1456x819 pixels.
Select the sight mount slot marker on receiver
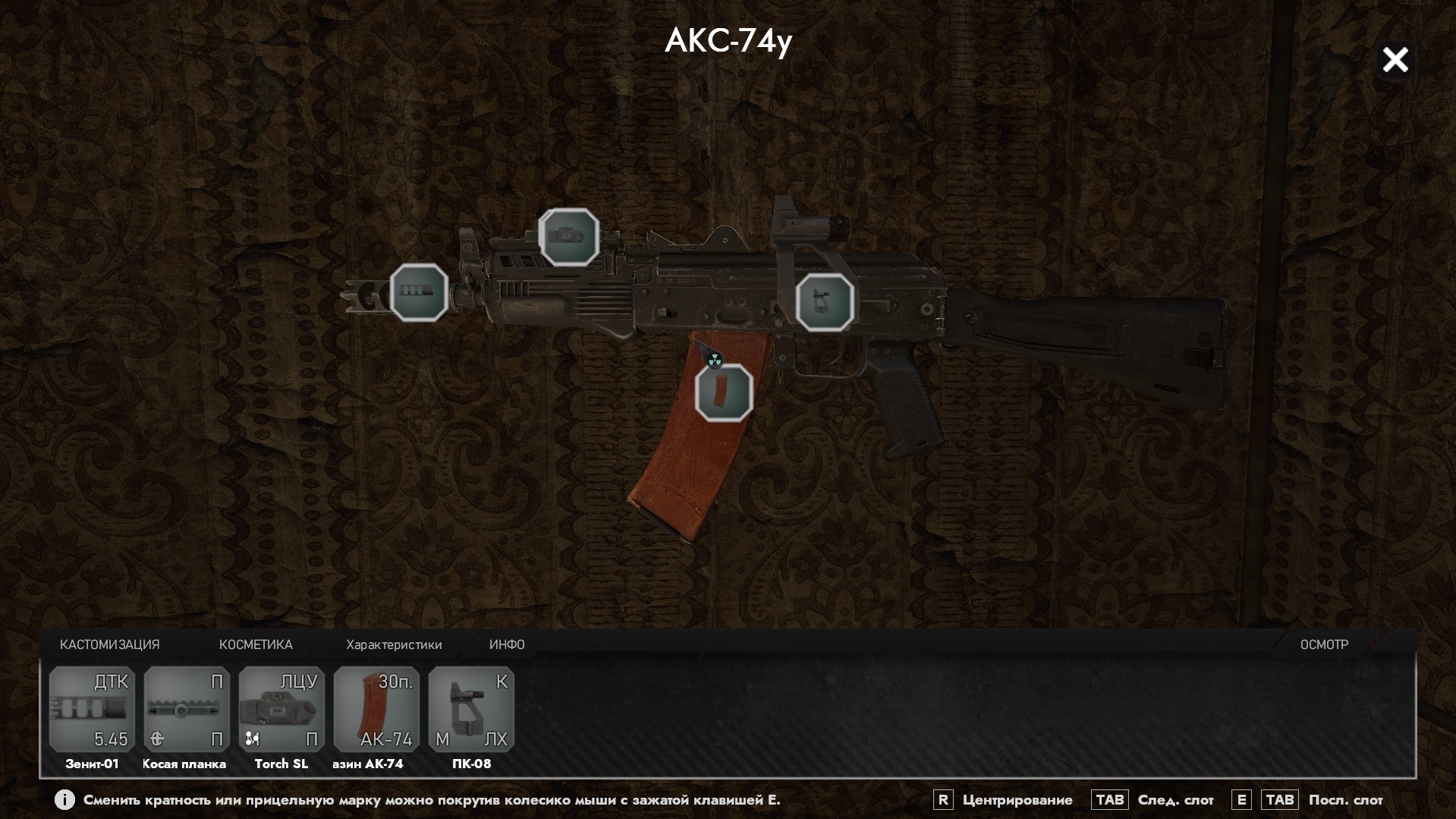825,302
